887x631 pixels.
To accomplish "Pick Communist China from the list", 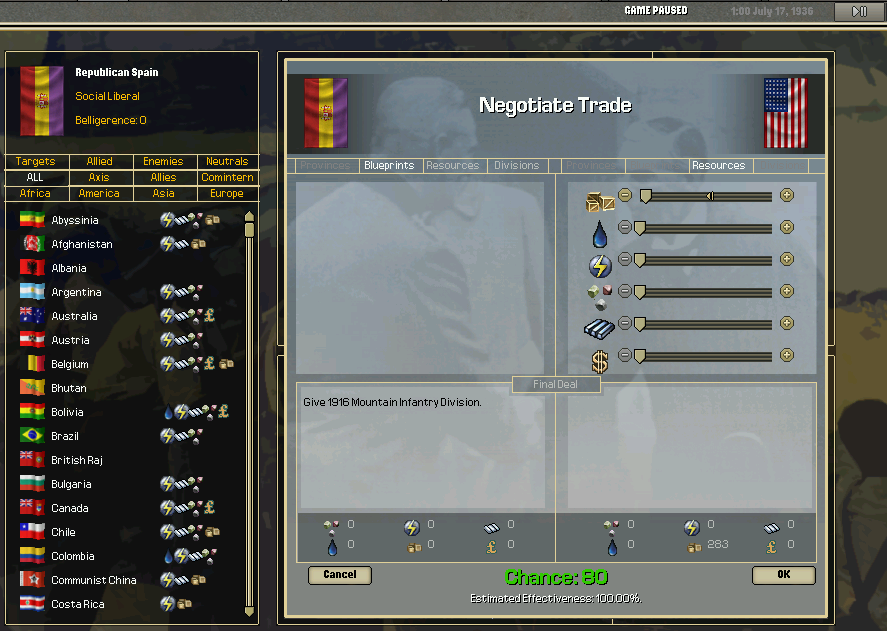I will click(94, 580).
